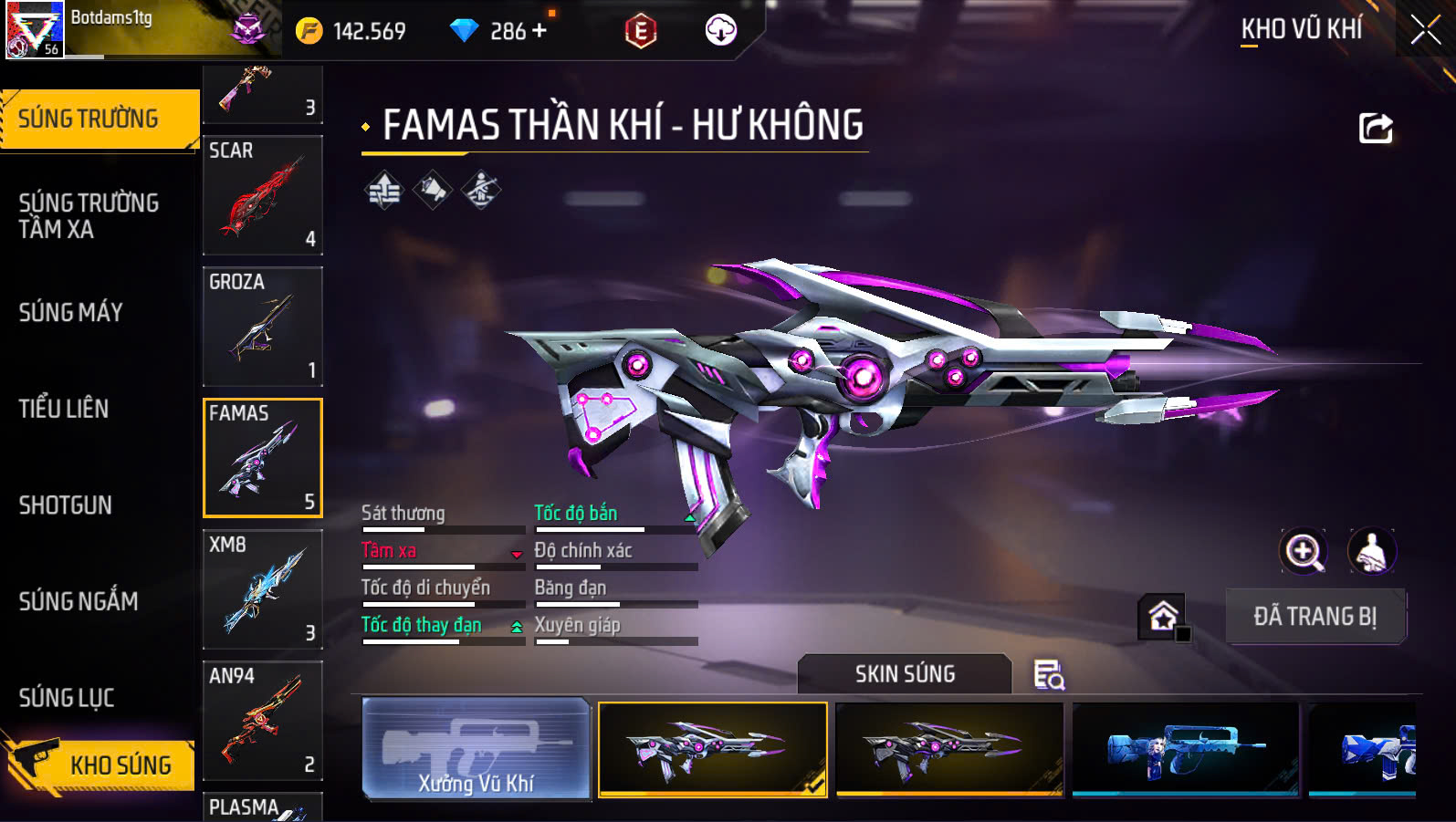Open the Tiểu Liên weapon category
The width and height of the screenshot is (1456, 822).
point(64,409)
